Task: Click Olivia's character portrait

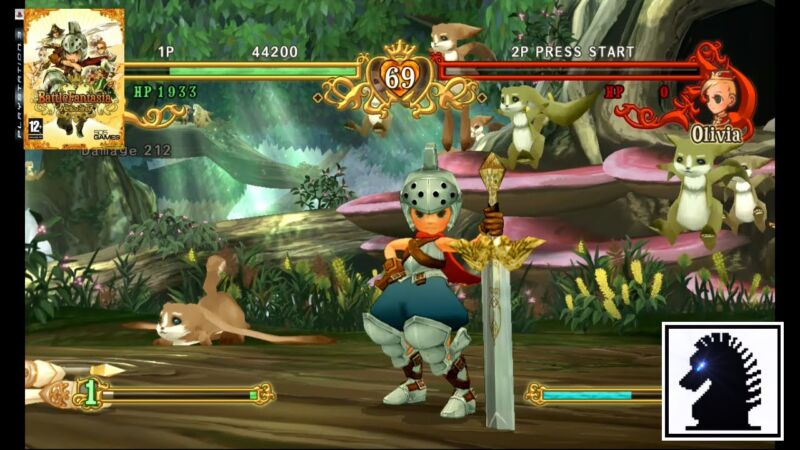Action: click(x=716, y=96)
